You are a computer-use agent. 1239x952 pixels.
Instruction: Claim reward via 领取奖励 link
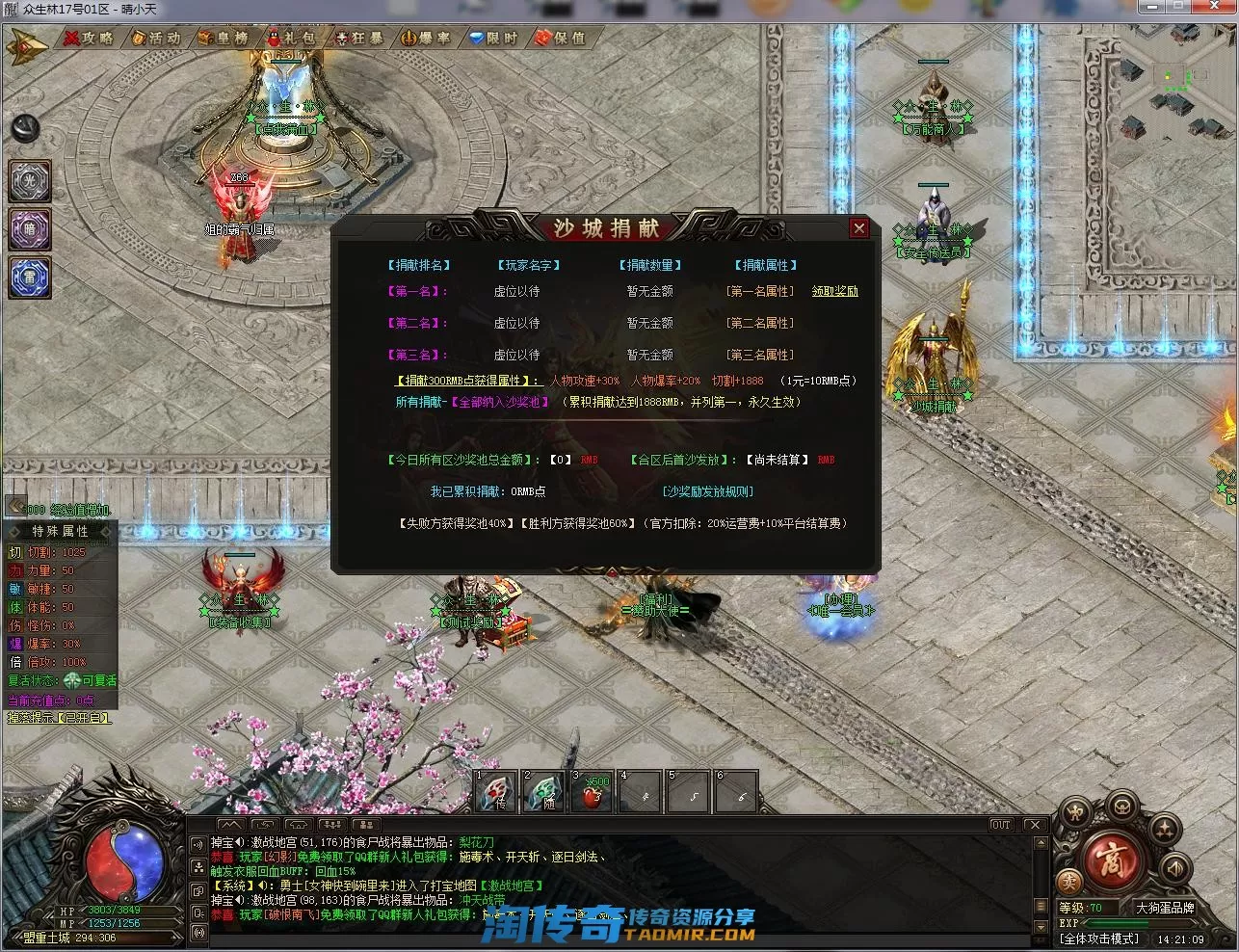(834, 291)
